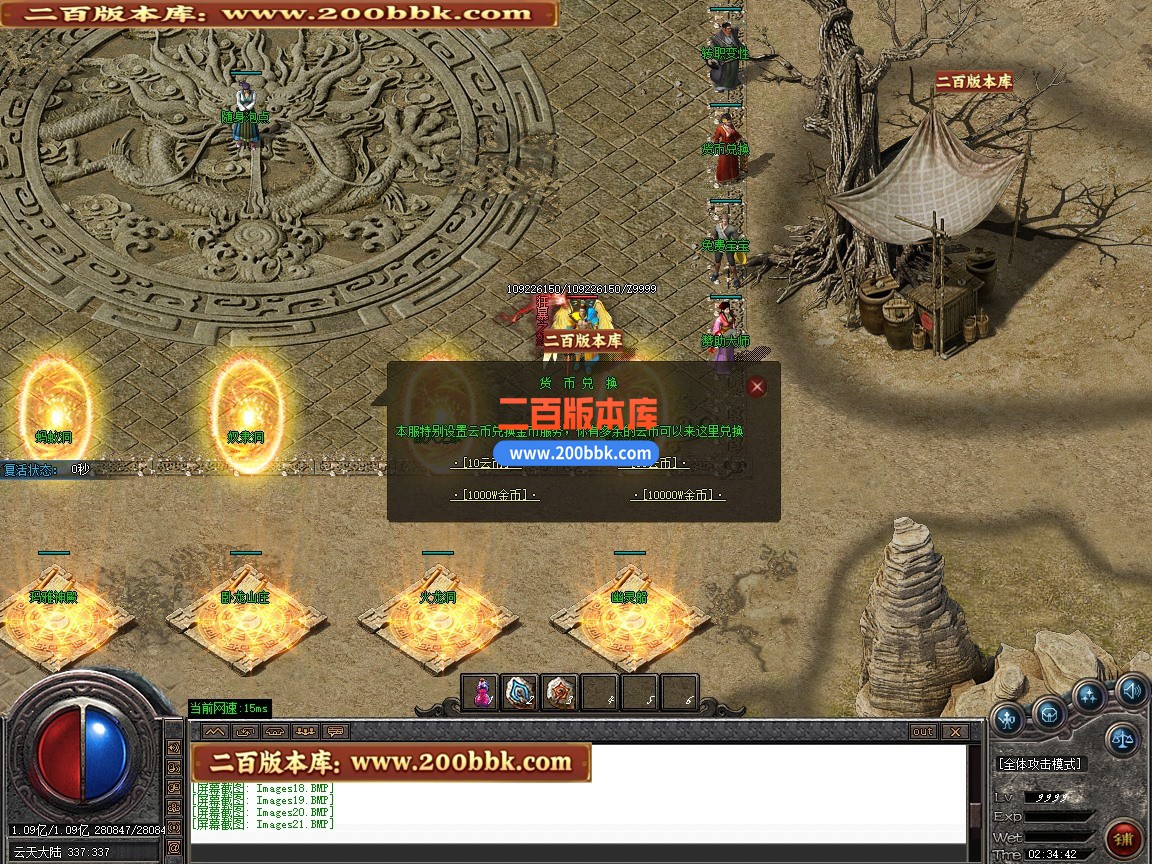Open the group members chat tab icon

[x=306, y=732]
